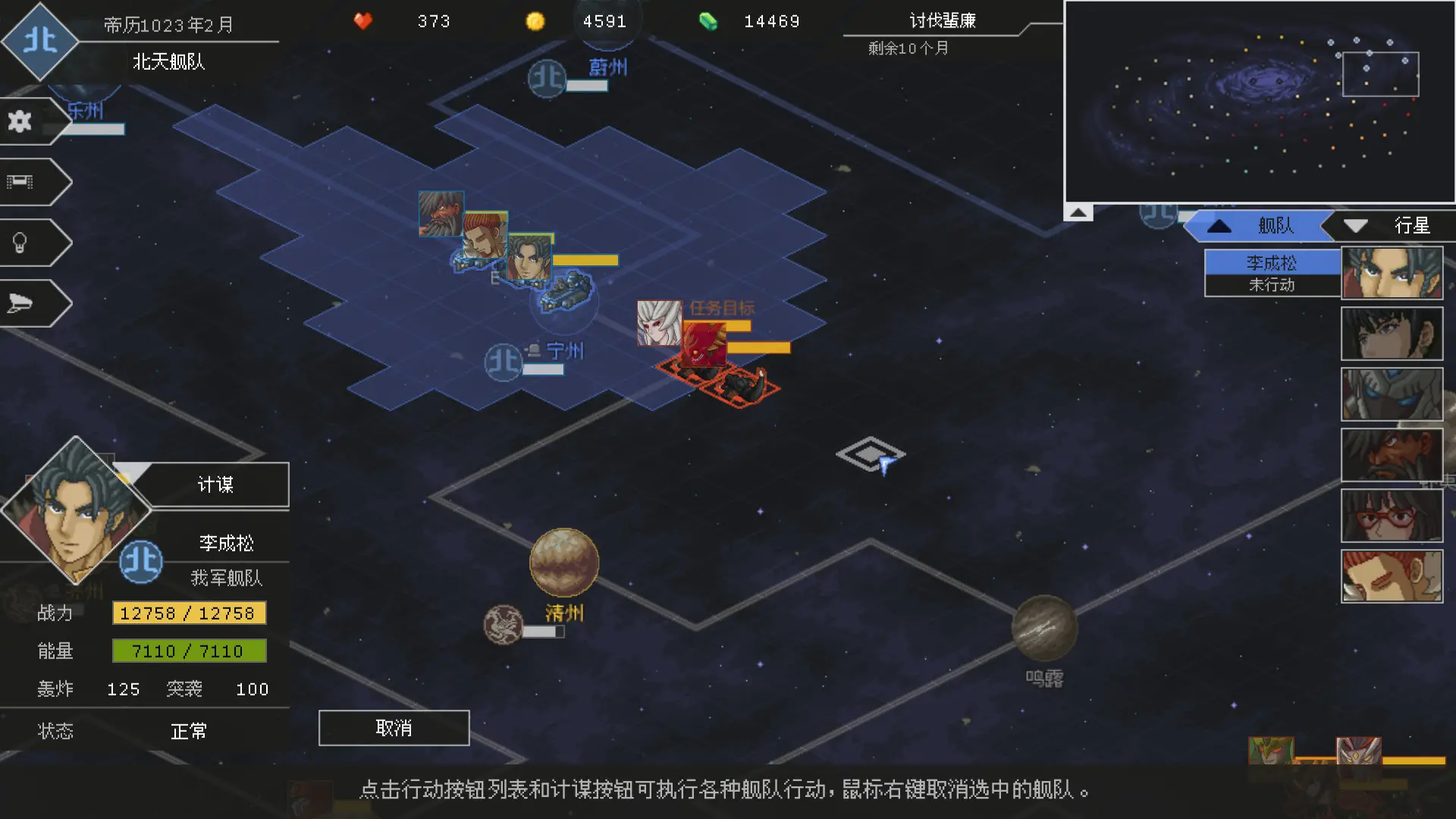Click the heart resource icon
Viewport: 1456px width, 819px height.
click(363, 21)
